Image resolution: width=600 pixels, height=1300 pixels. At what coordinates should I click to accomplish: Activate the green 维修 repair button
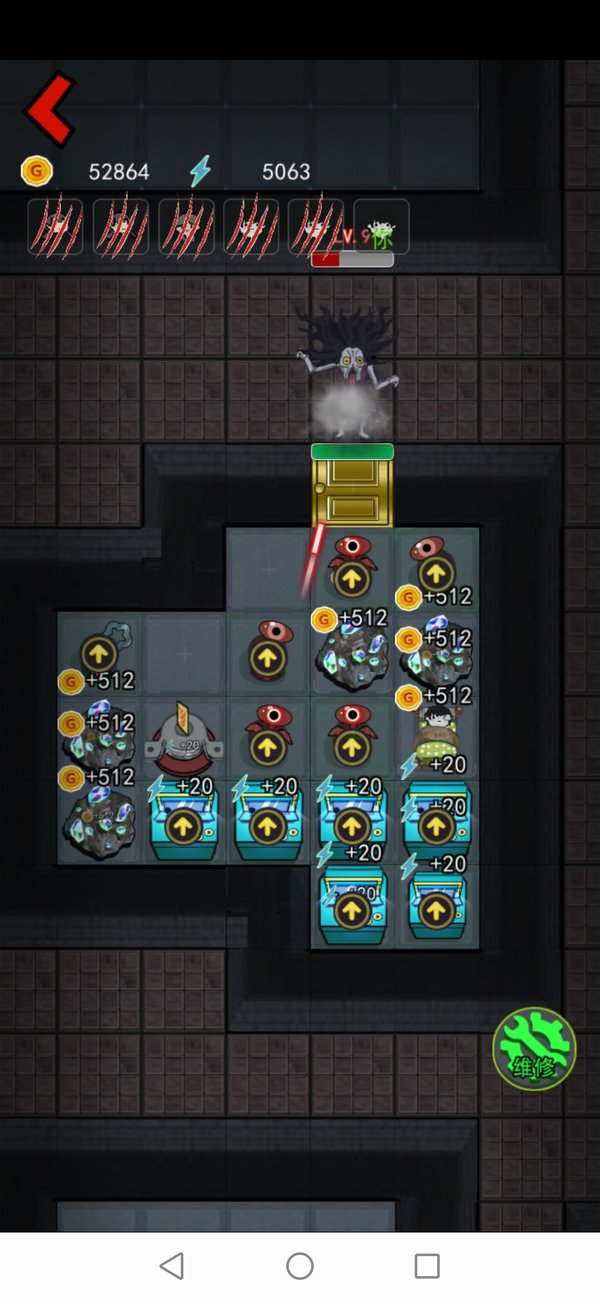[534, 1048]
